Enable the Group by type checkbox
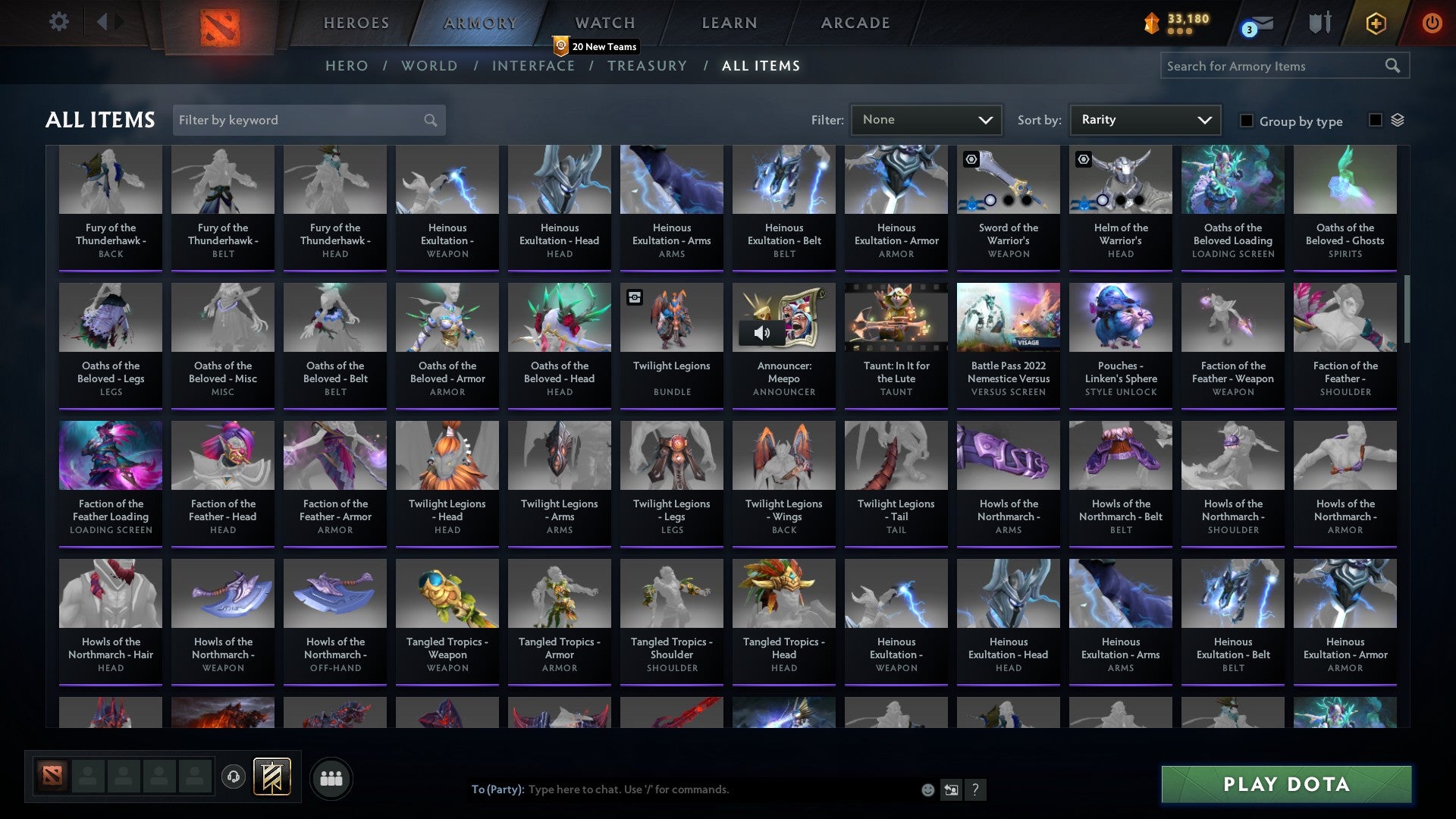The image size is (1456, 819). point(1246,121)
